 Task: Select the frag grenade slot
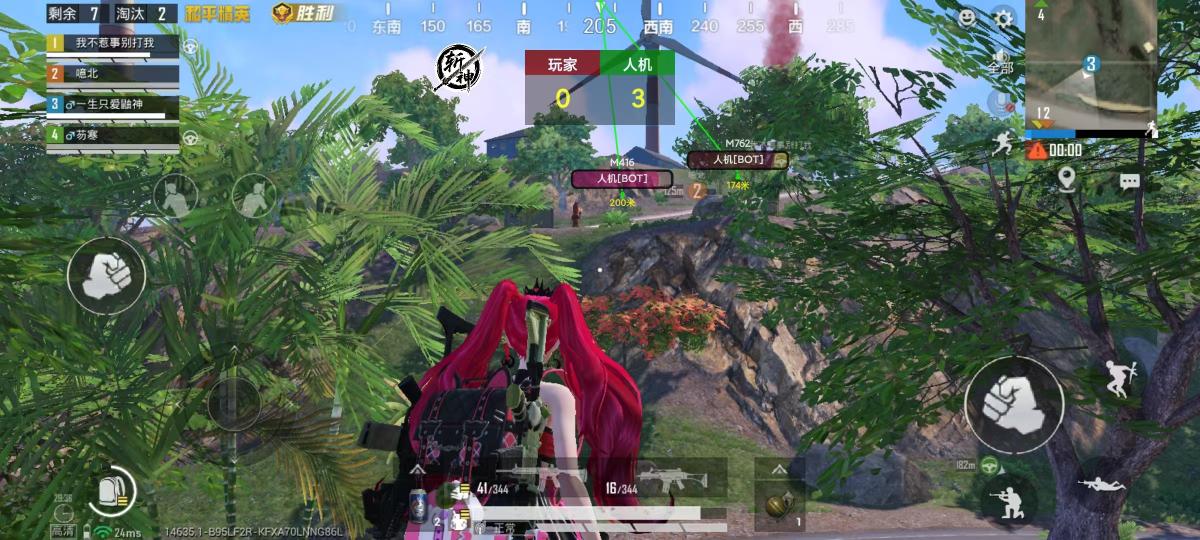tap(779, 502)
